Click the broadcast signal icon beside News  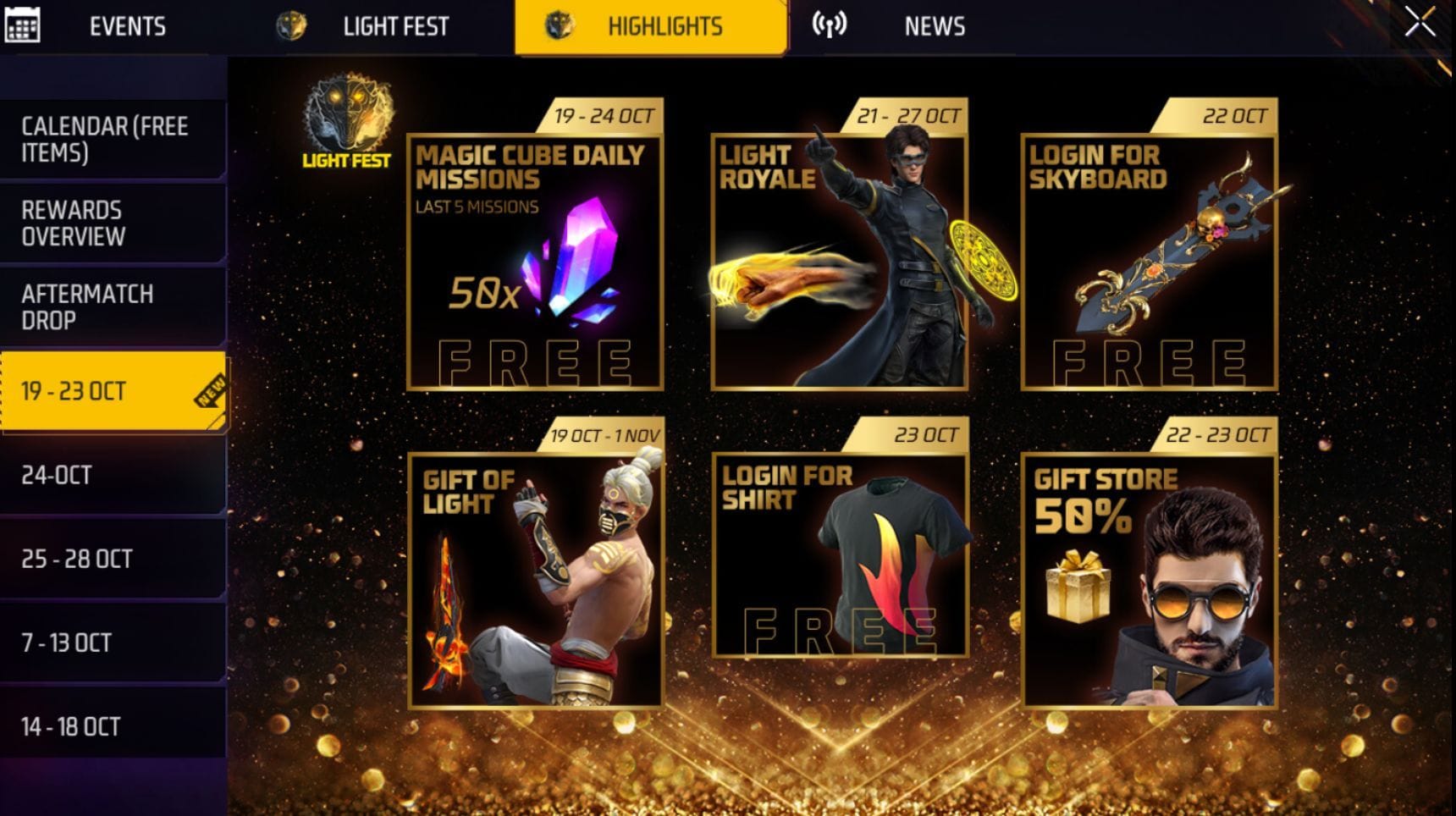coord(827,25)
